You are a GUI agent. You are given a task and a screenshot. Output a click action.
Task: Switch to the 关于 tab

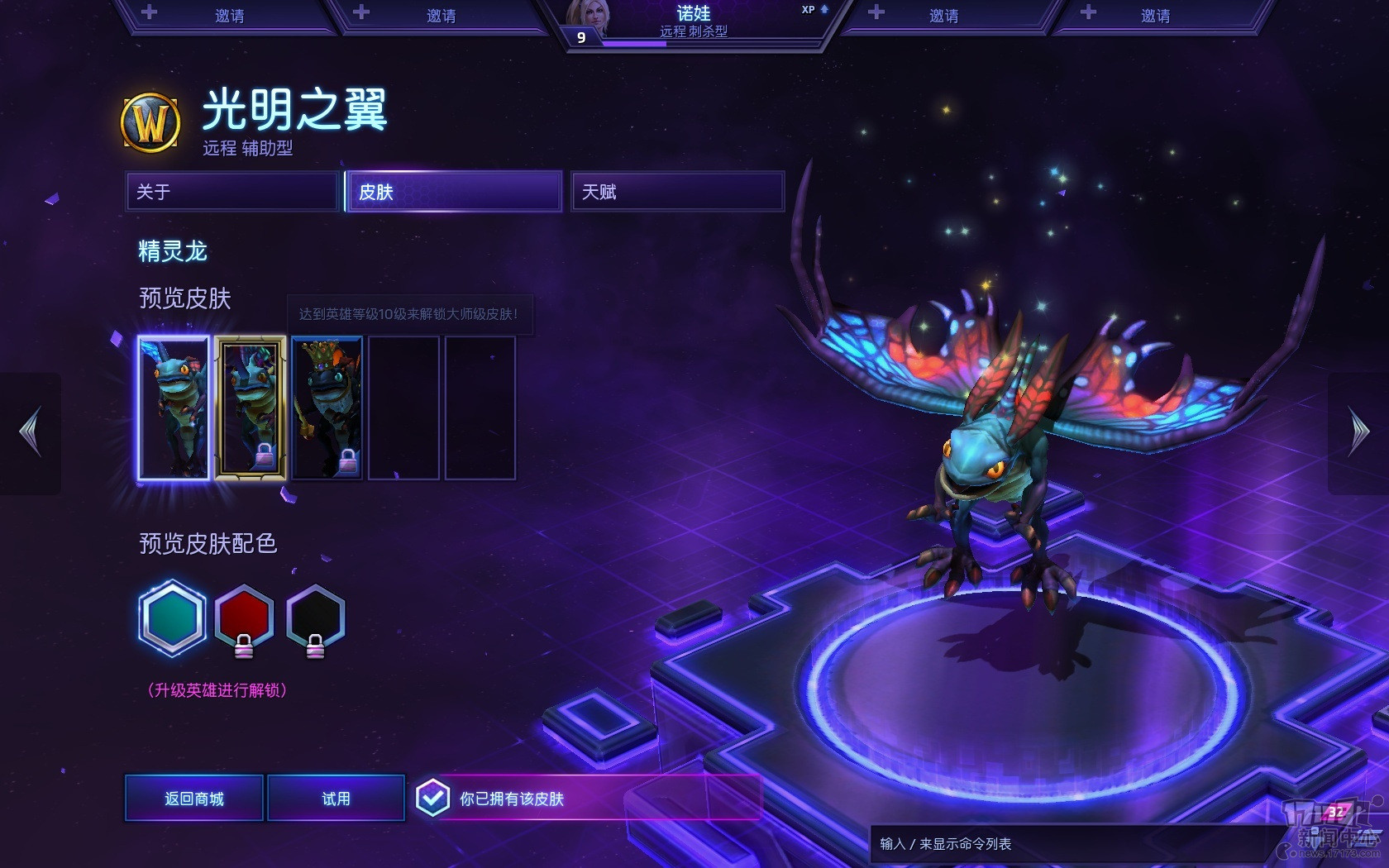(x=232, y=192)
